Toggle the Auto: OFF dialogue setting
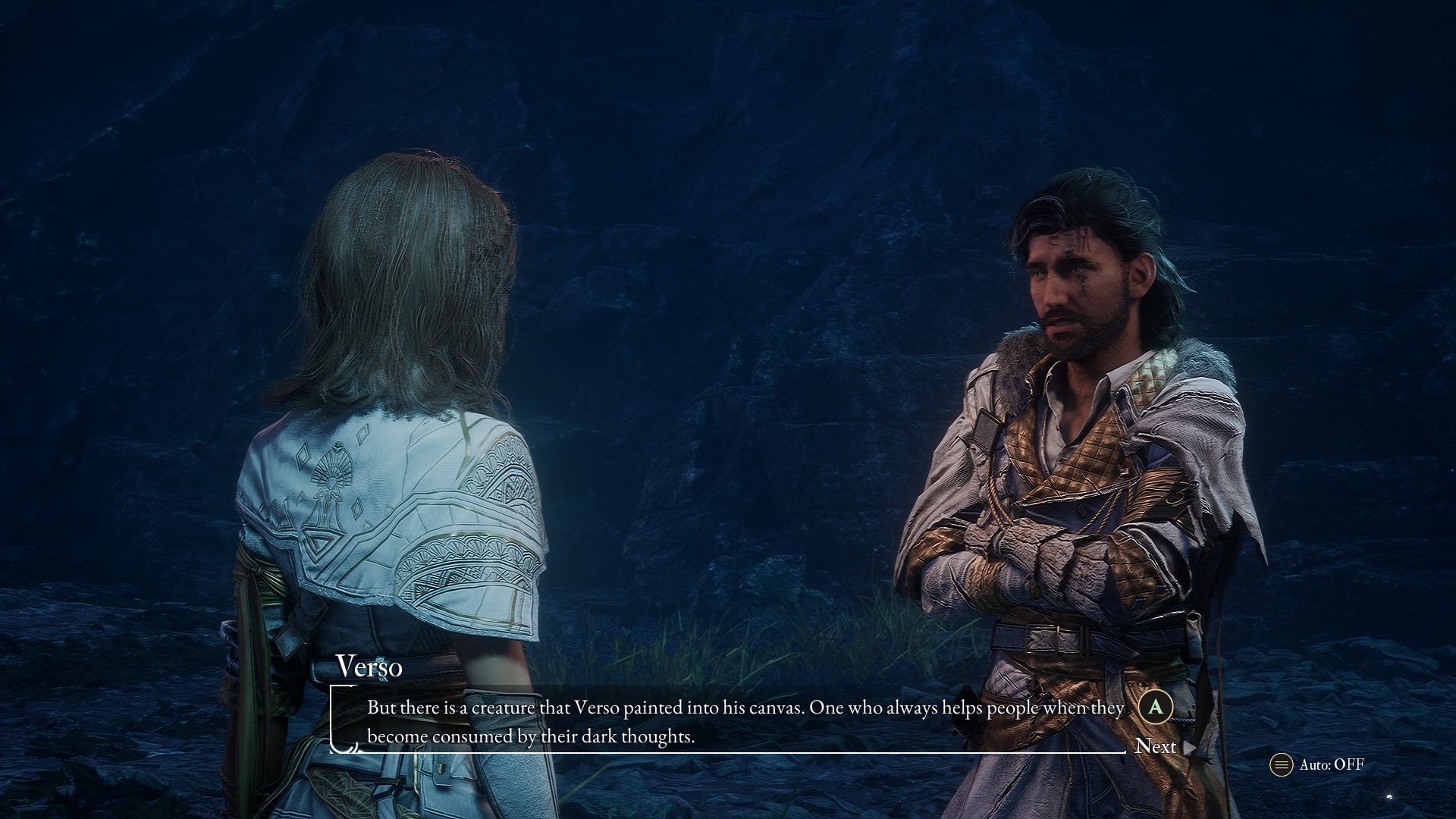Image resolution: width=1456 pixels, height=819 pixels. coord(1318,764)
